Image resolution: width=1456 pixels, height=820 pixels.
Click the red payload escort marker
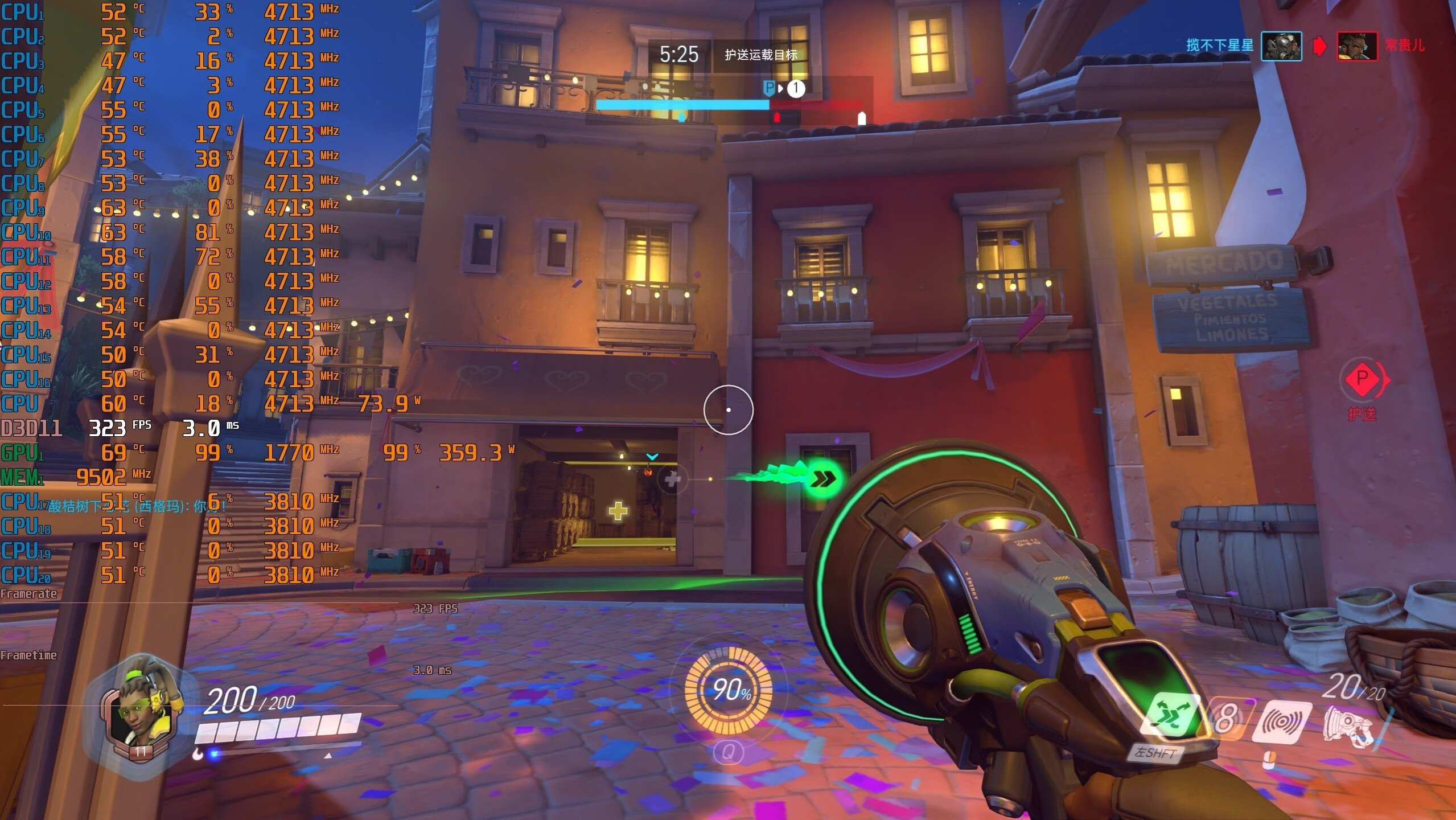tap(1363, 379)
